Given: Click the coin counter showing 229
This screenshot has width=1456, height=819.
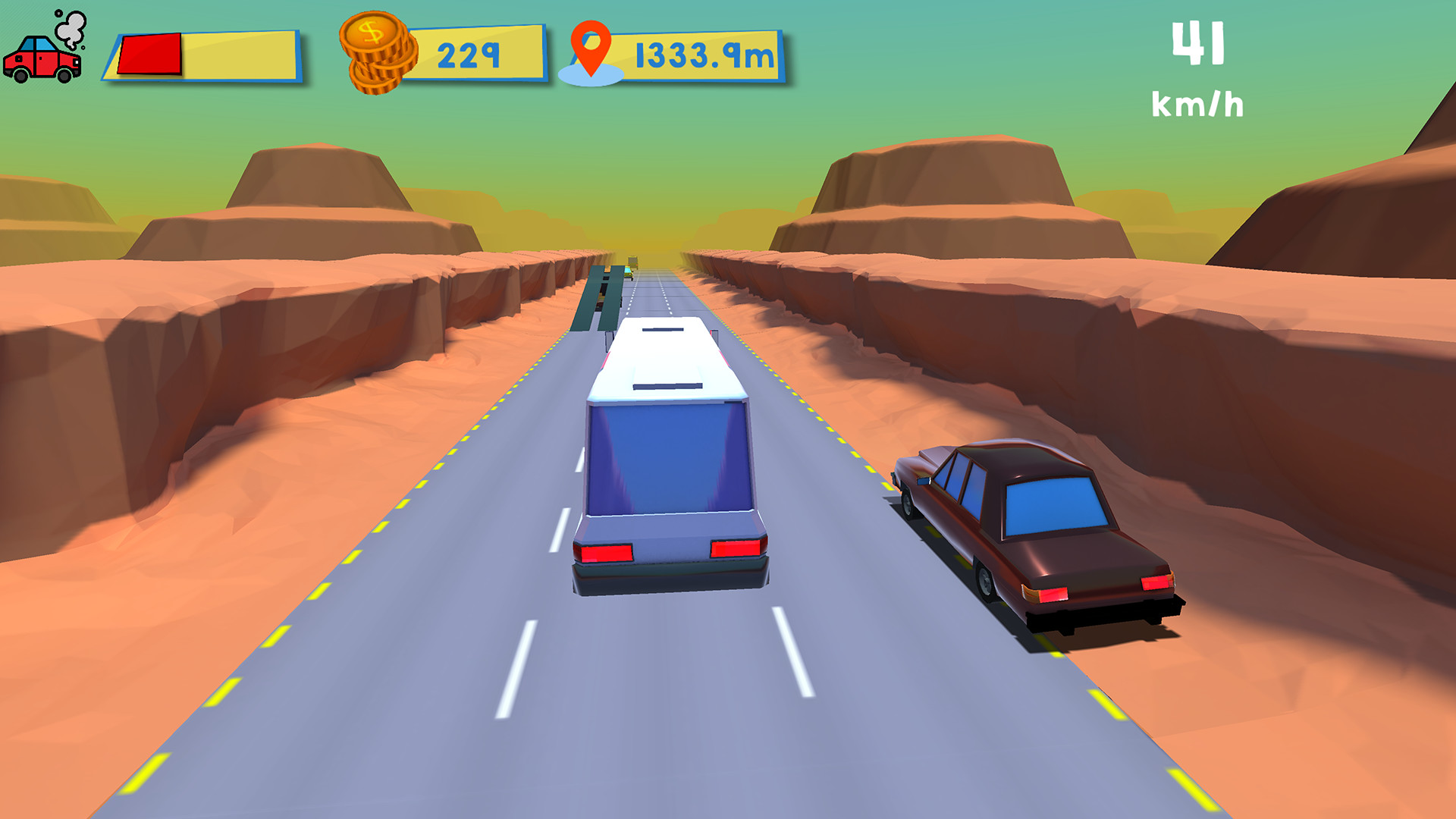Looking at the screenshot, I should tap(470, 53).
